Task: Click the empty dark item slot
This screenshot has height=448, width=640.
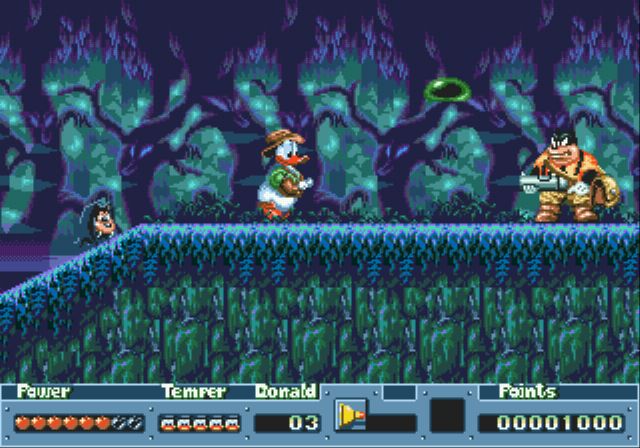Action: 447,415
